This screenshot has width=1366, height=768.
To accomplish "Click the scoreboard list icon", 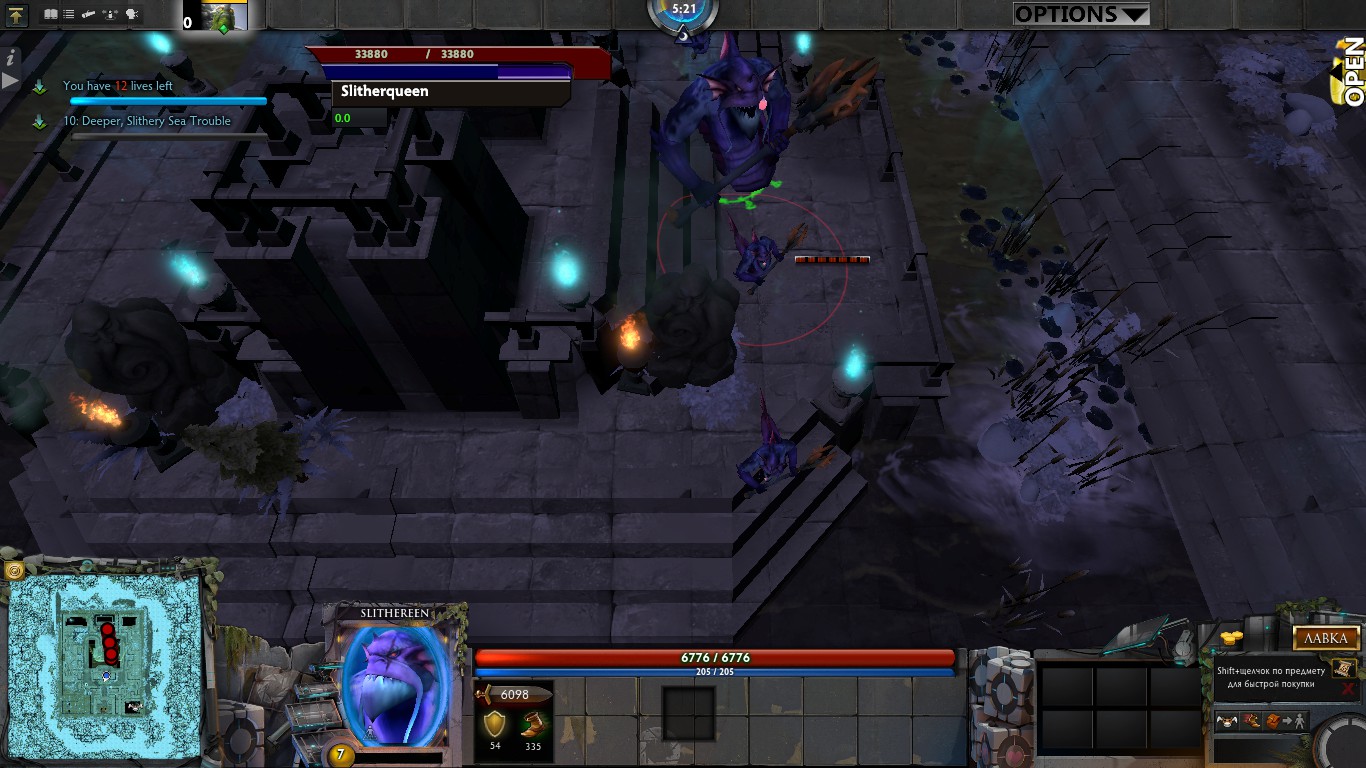I will (x=67, y=13).
